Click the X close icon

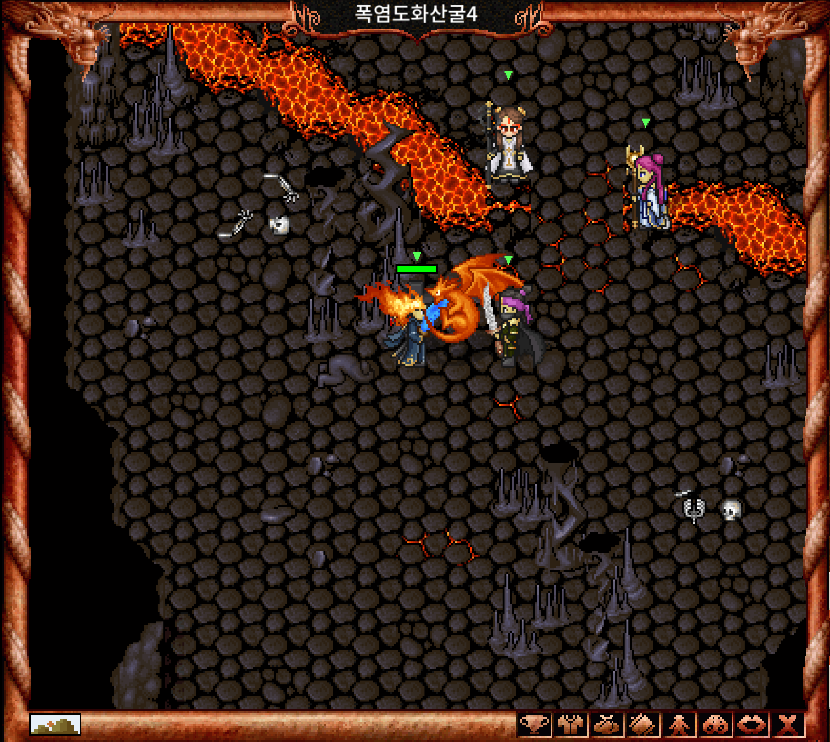pos(789,725)
